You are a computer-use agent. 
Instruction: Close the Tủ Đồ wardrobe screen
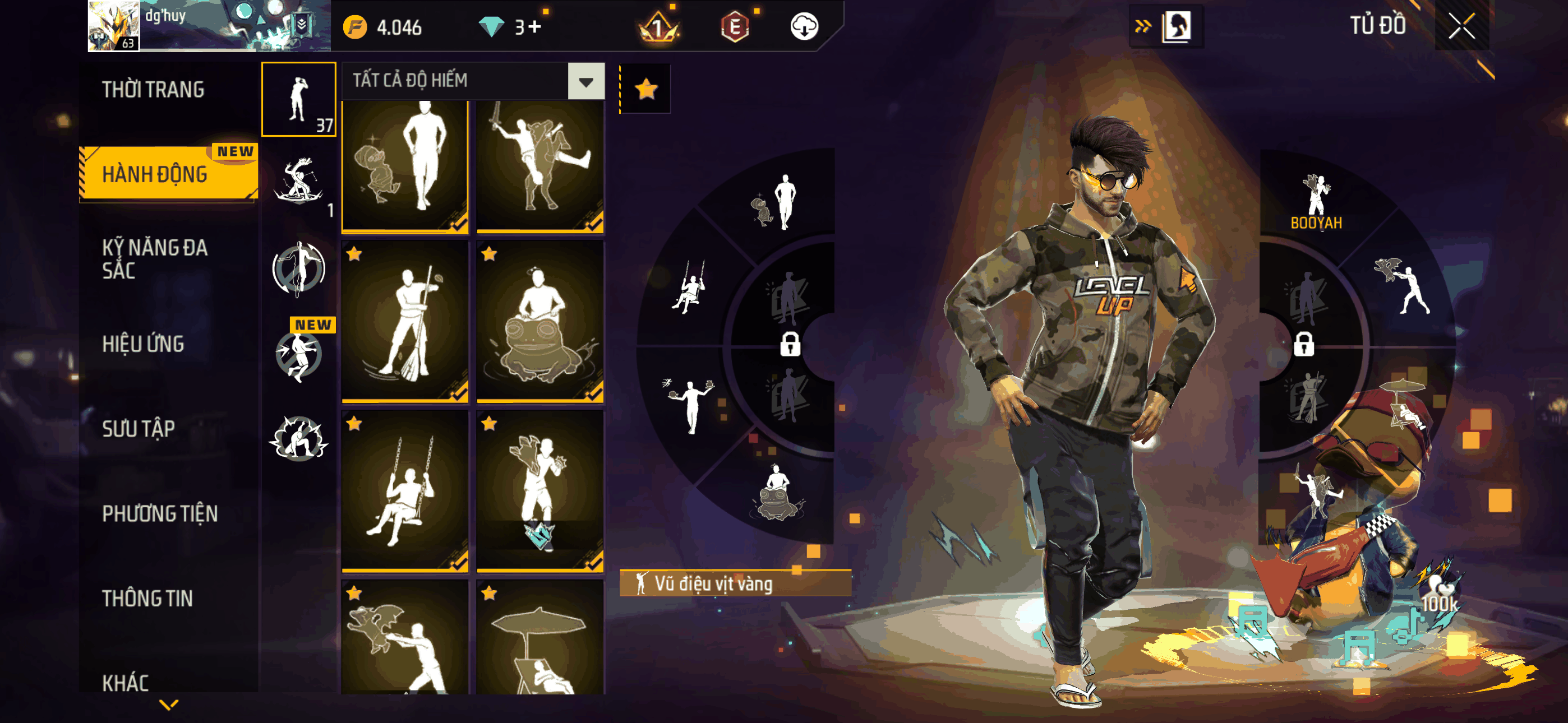[x=1461, y=26]
